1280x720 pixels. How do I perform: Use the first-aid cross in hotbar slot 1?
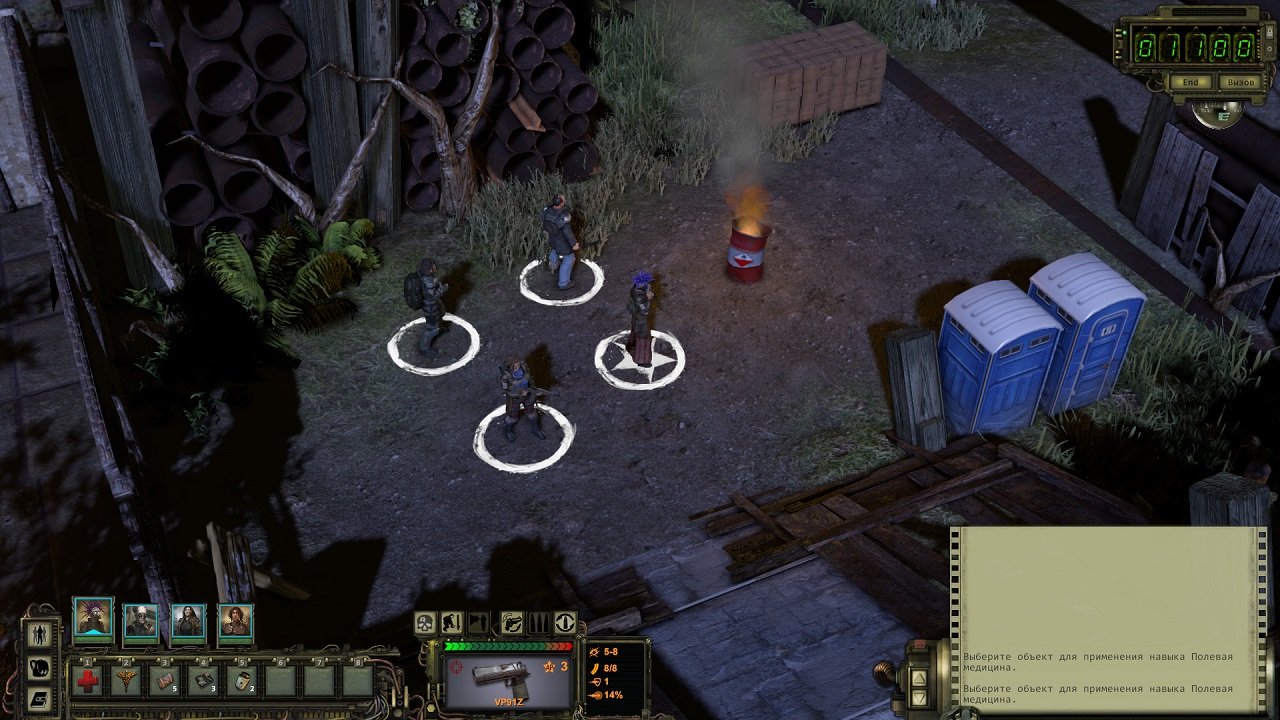87,679
